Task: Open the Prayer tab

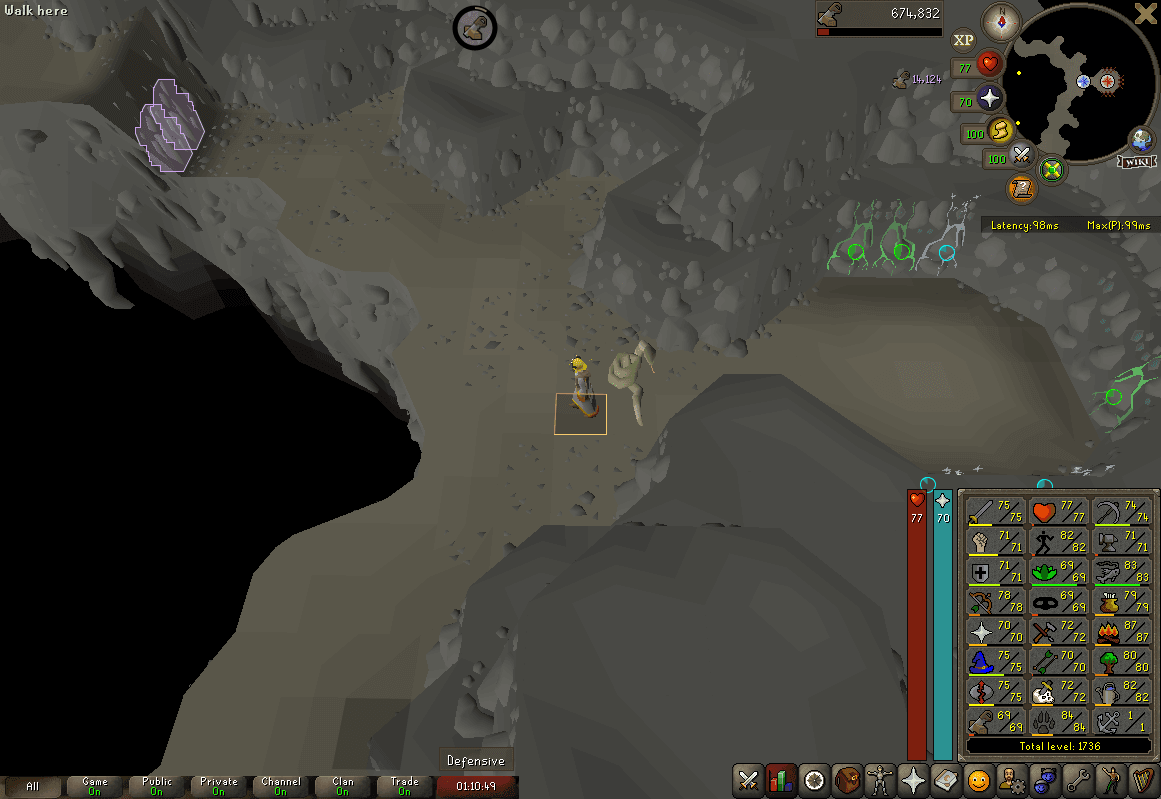Action: click(x=914, y=779)
